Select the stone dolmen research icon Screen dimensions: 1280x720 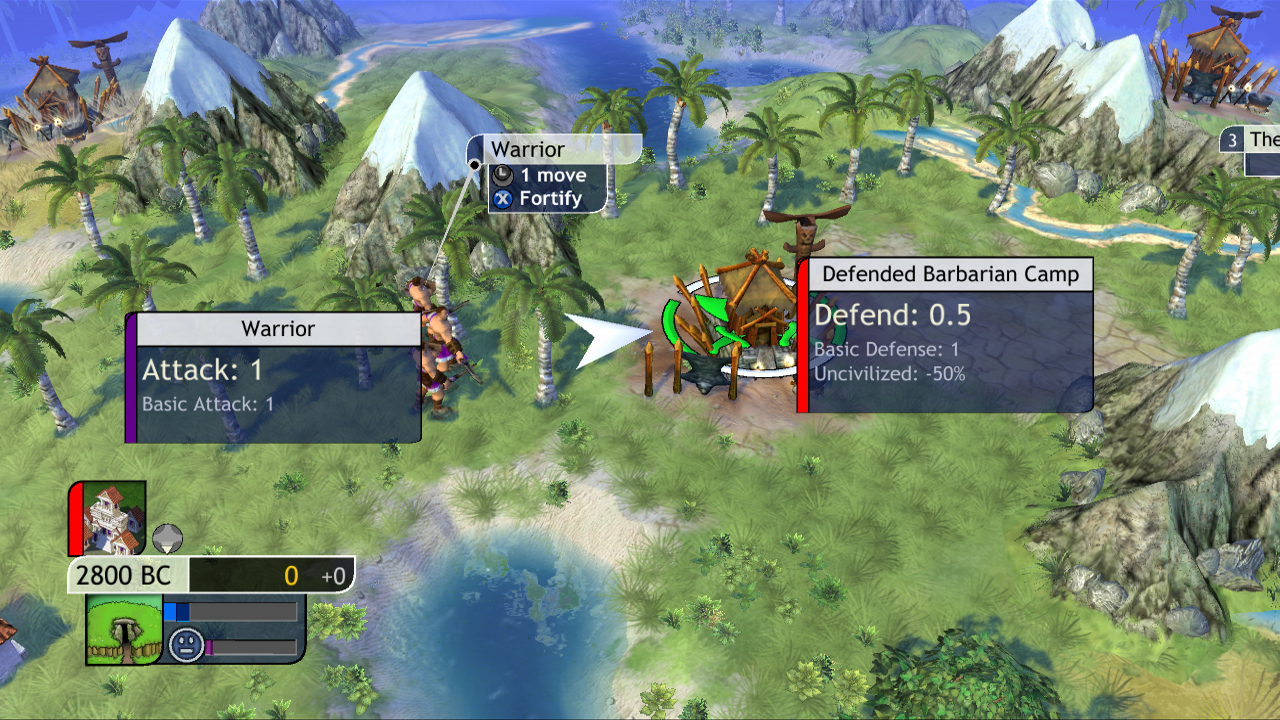125,628
